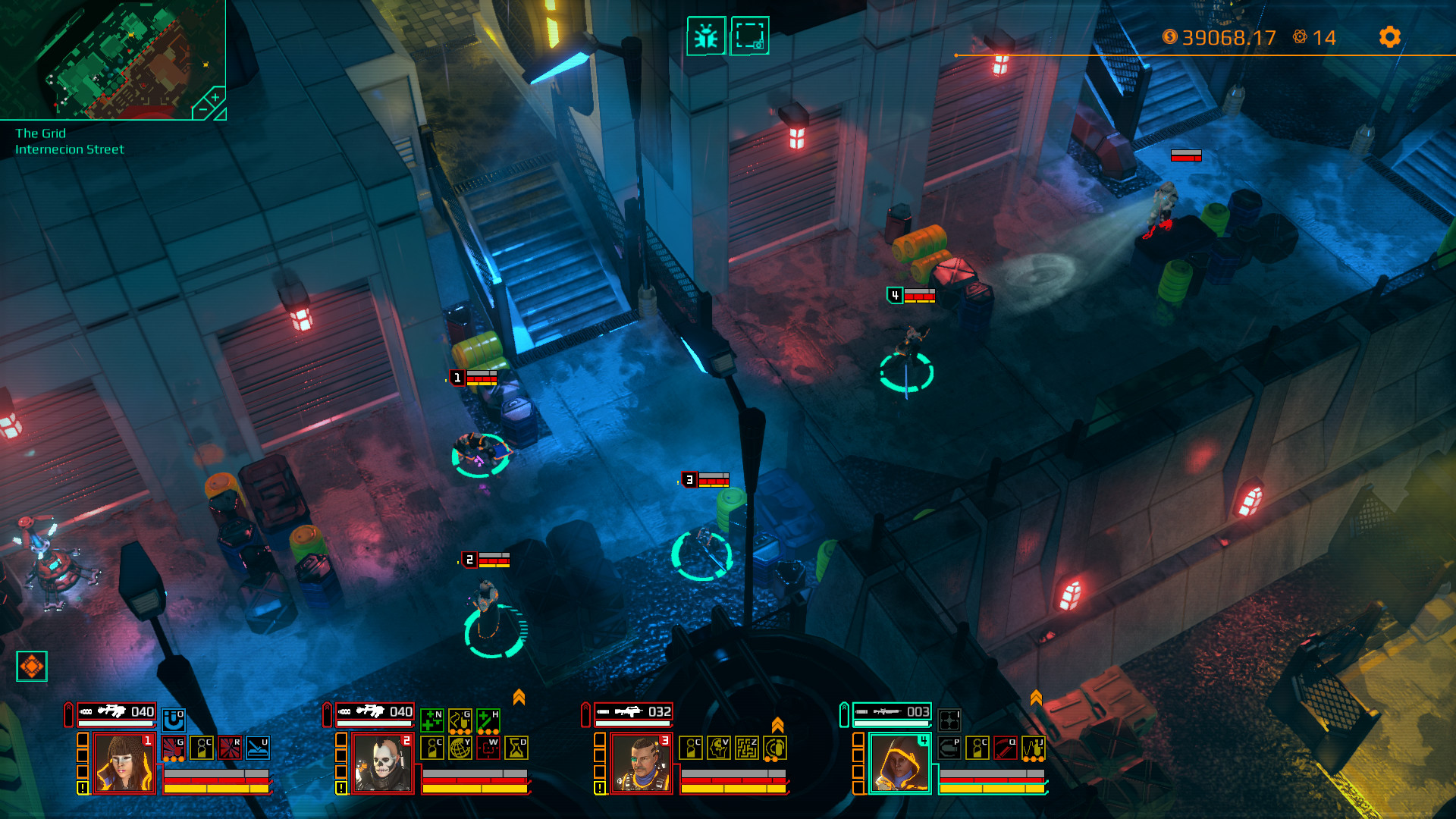Toggle Agent 1's disguise ability marked C
Viewport: 1456px width, 819px height.
[202, 747]
